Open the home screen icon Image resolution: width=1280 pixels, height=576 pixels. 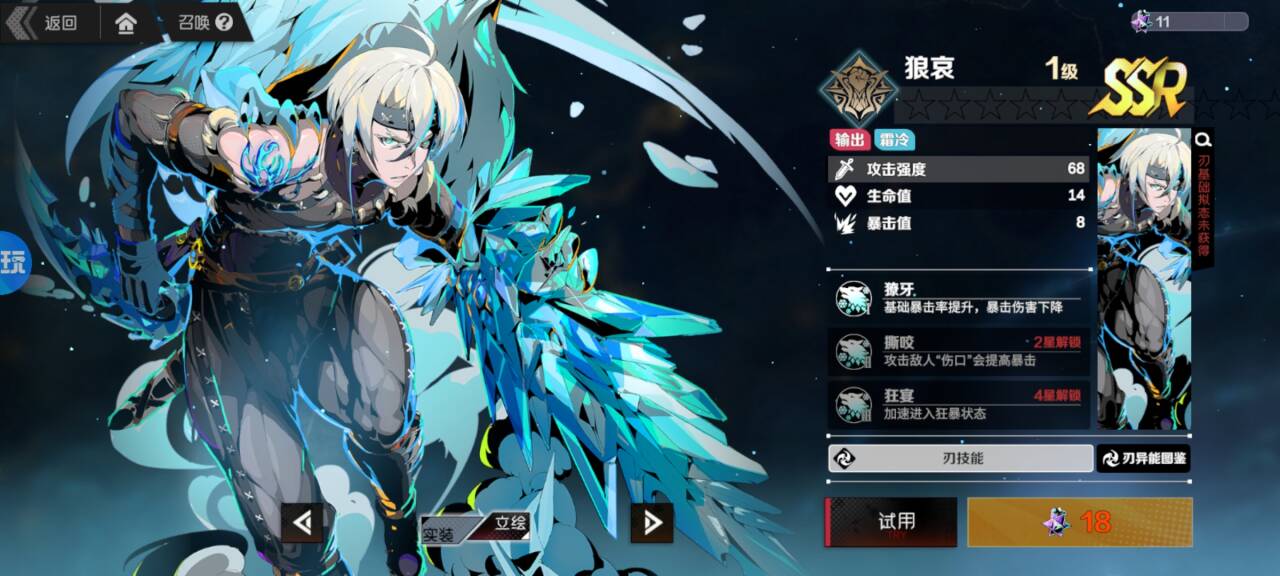point(126,23)
